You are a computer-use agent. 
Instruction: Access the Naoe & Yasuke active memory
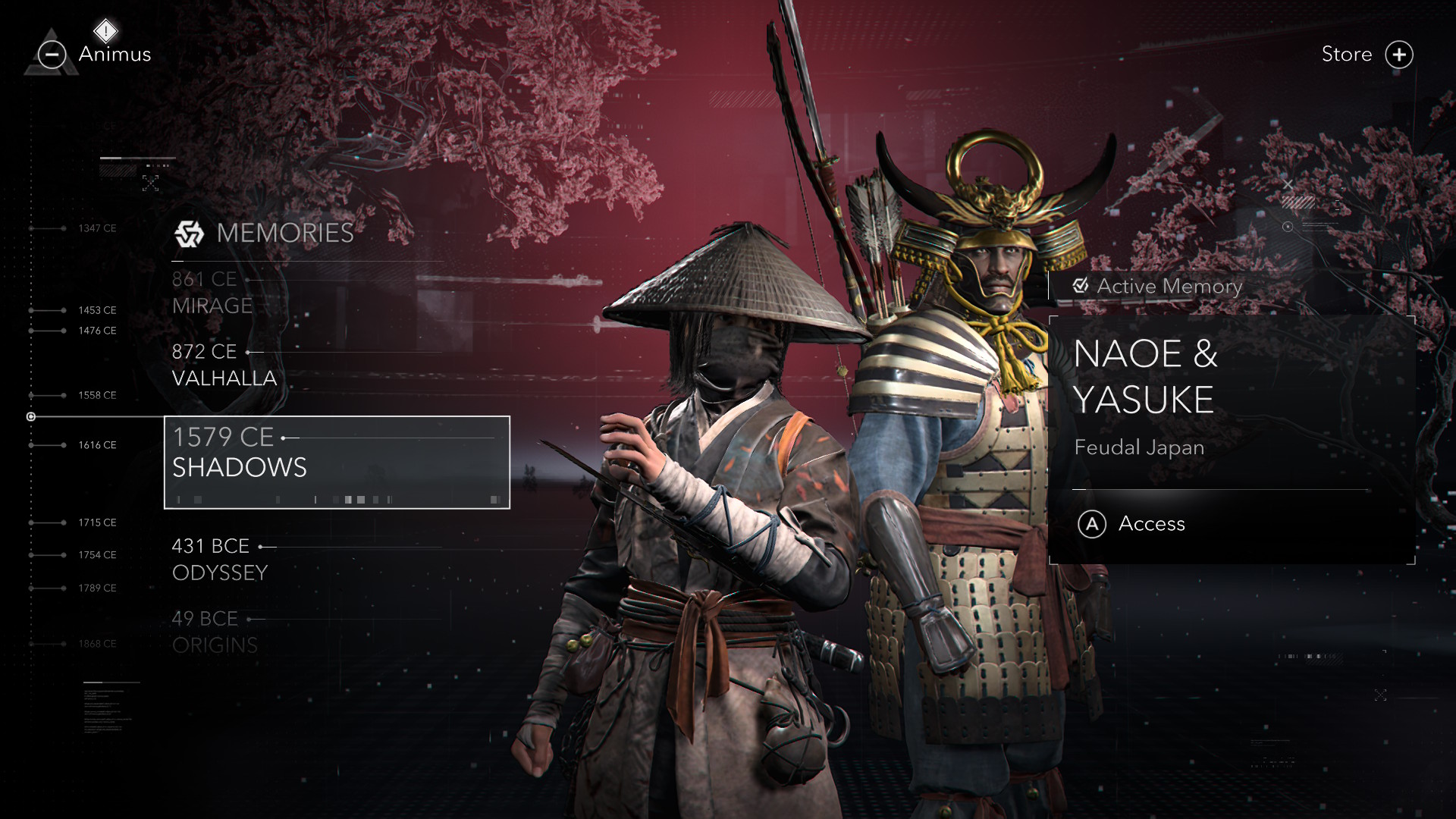coord(1133,523)
